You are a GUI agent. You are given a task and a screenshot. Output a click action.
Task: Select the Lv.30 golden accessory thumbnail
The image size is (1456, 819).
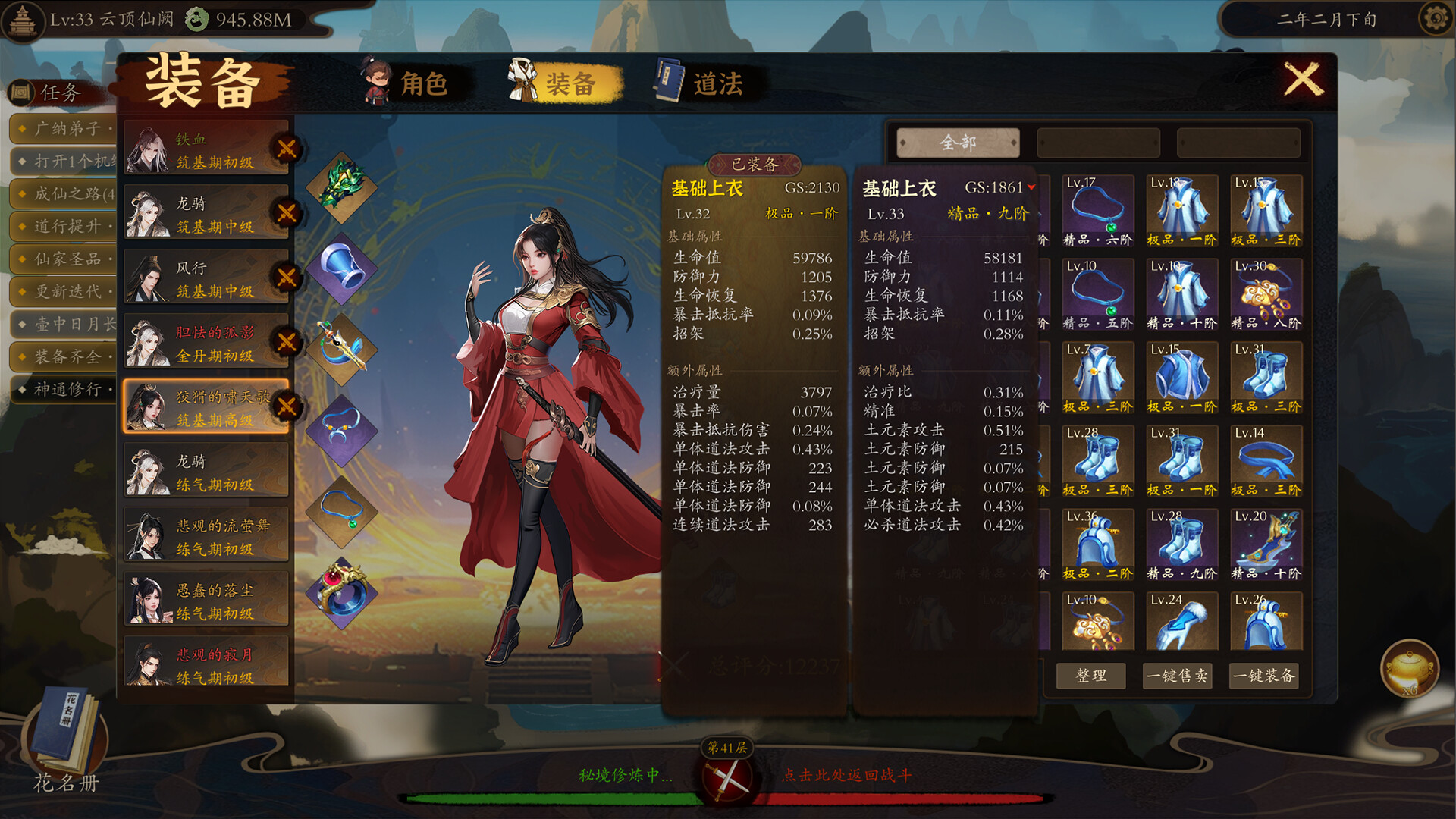(1266, 294)
